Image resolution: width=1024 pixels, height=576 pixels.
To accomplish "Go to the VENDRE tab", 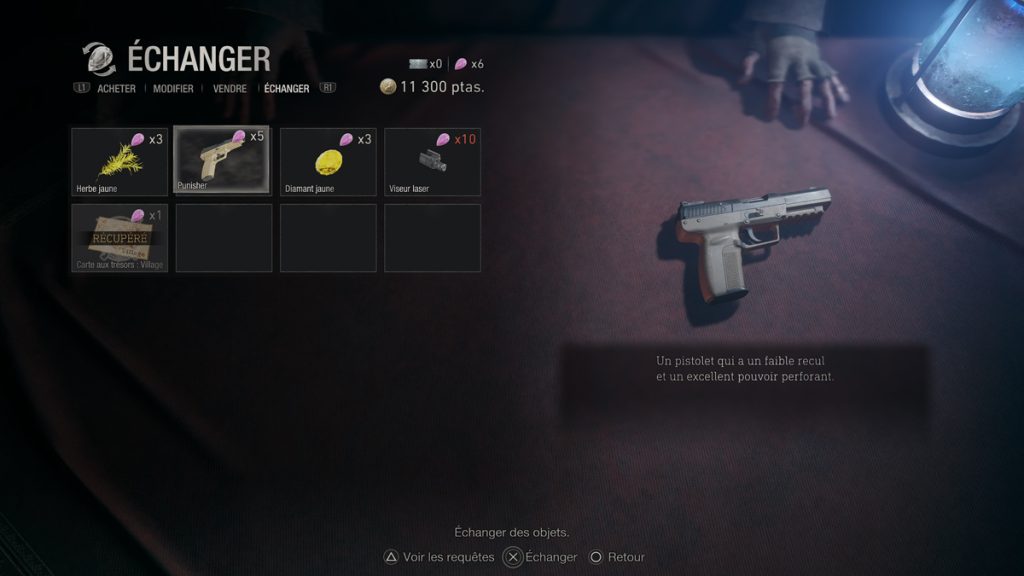I will pyautogui.click(x=230, y=89).
